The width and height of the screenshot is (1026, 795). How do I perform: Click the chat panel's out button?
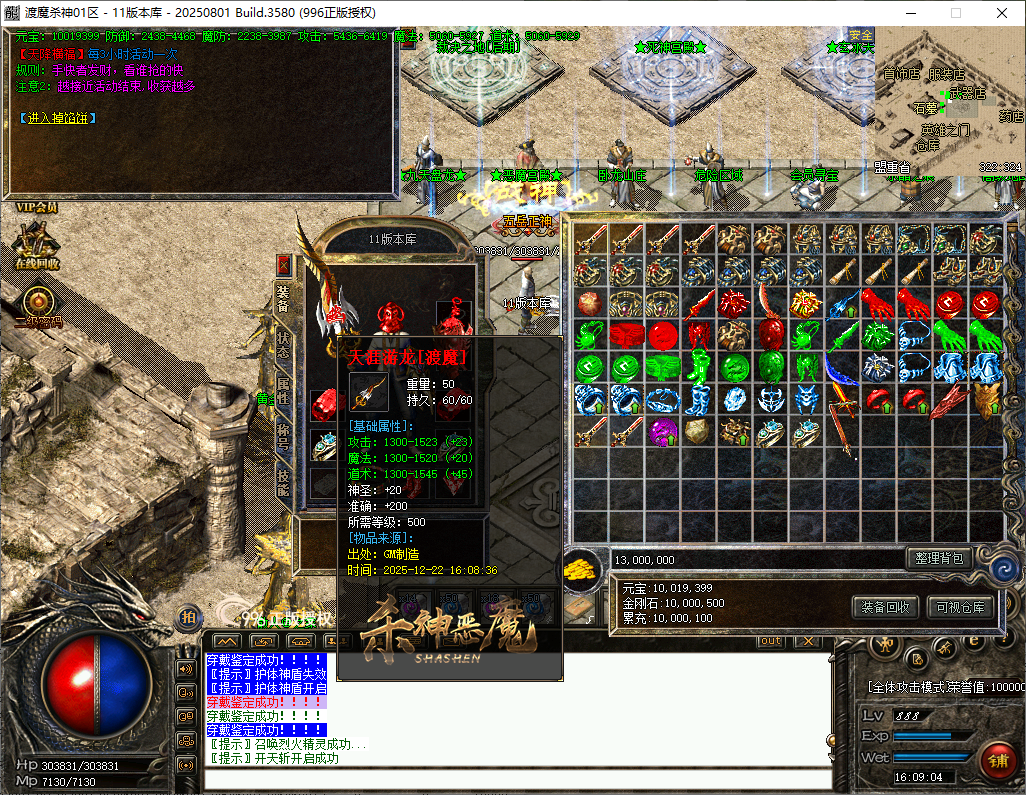pos(770,640)
